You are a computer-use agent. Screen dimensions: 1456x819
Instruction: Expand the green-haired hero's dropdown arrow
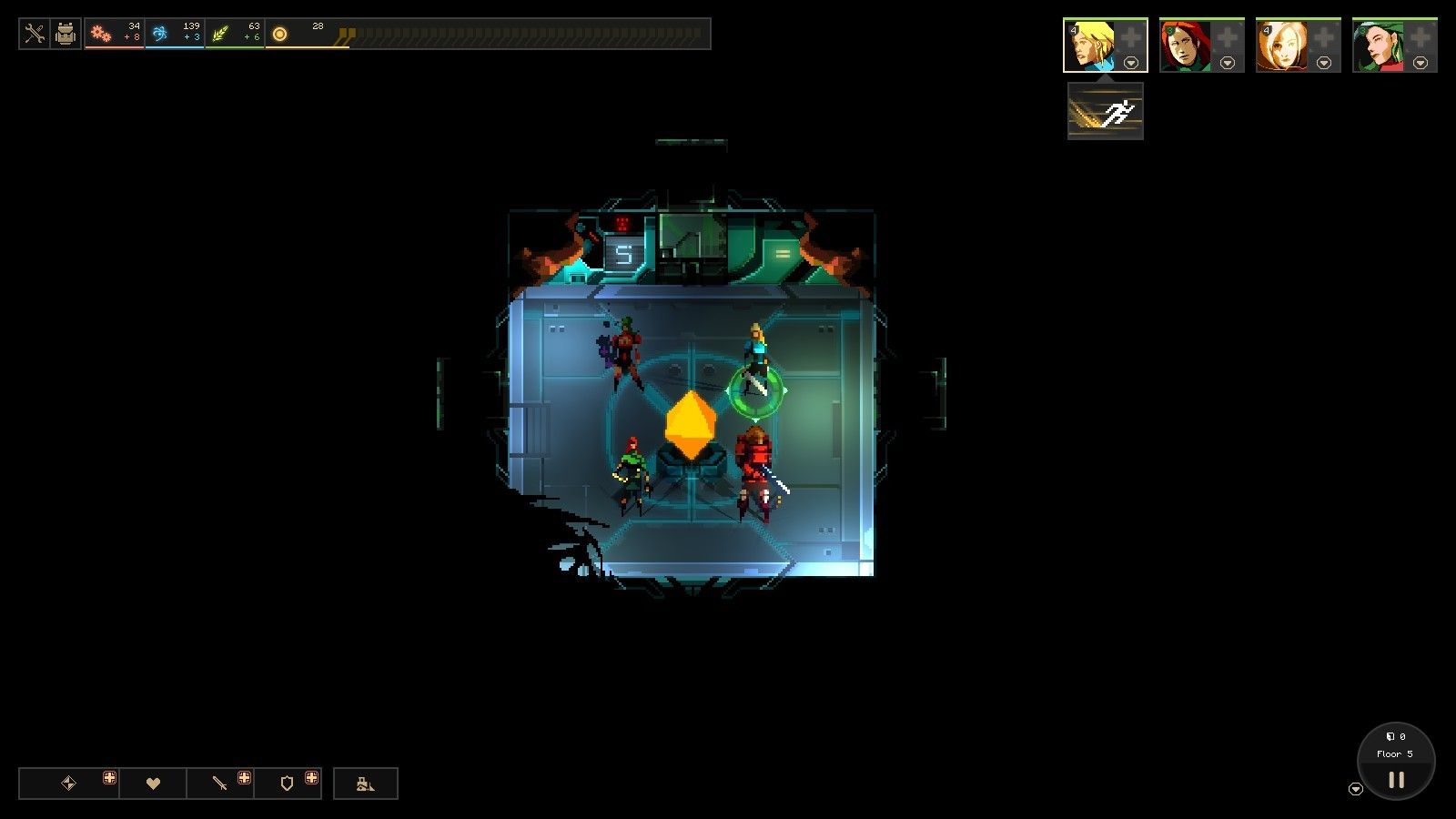point(1421,63)
